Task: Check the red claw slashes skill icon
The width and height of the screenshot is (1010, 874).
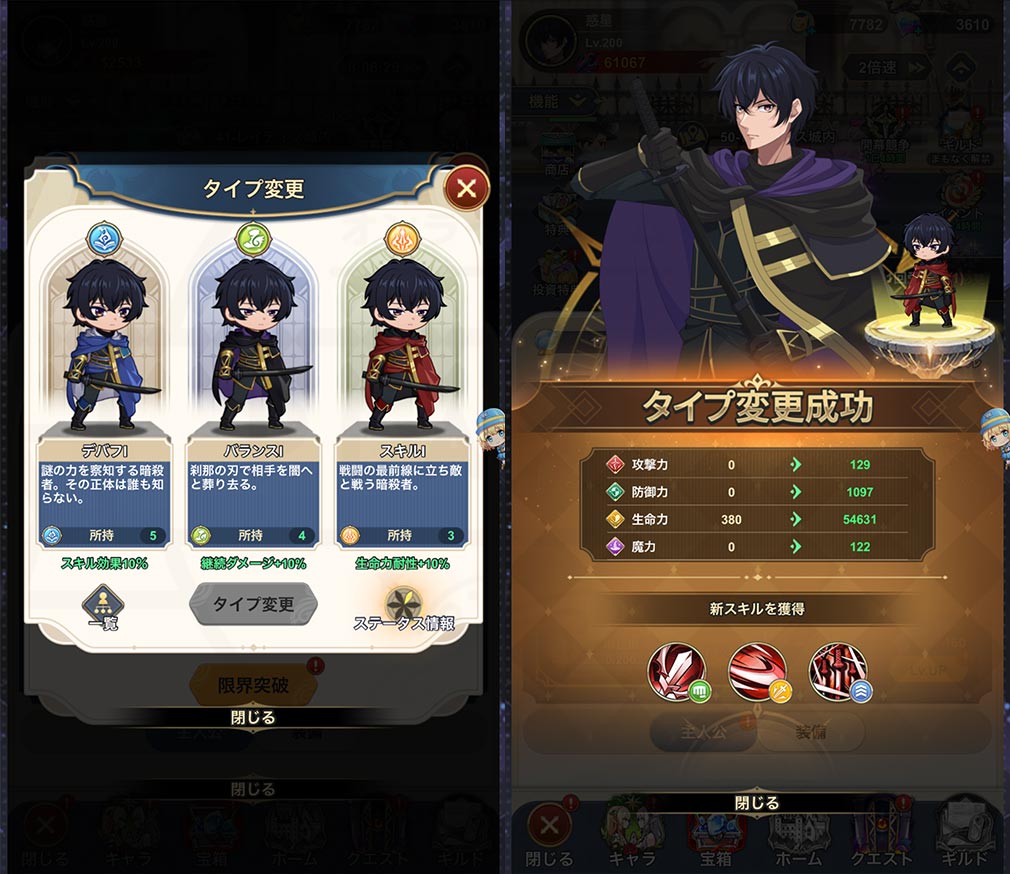Action: pyautogui.click(x=838, y=671)
